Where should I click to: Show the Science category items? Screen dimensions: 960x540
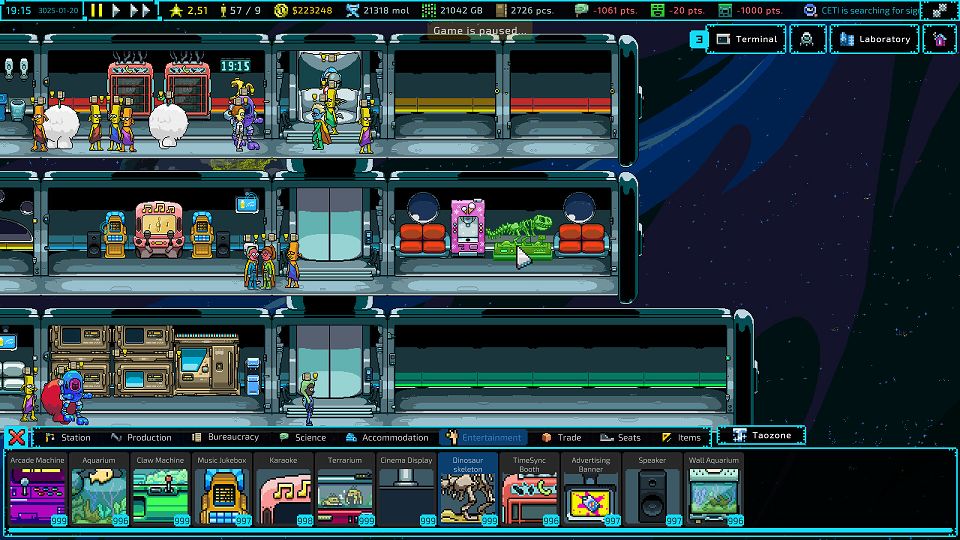(x=303, y=437)
